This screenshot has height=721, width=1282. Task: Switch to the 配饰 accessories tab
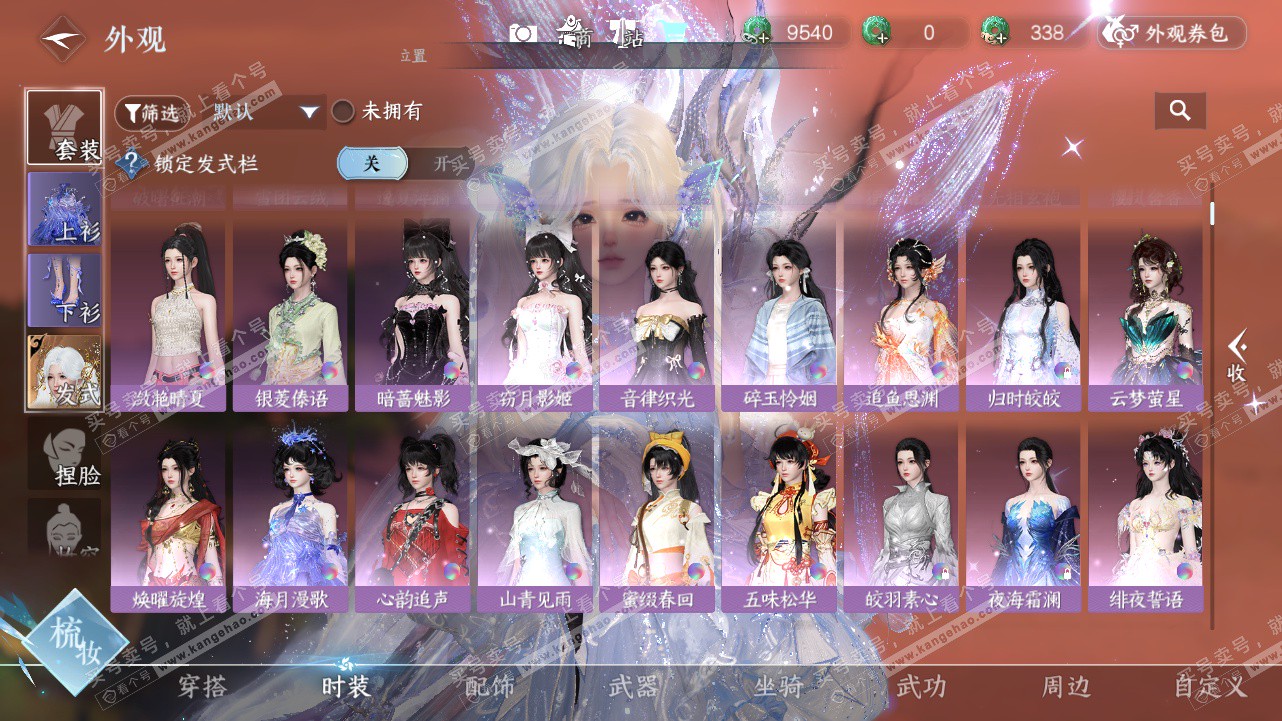tap(490, 687)
